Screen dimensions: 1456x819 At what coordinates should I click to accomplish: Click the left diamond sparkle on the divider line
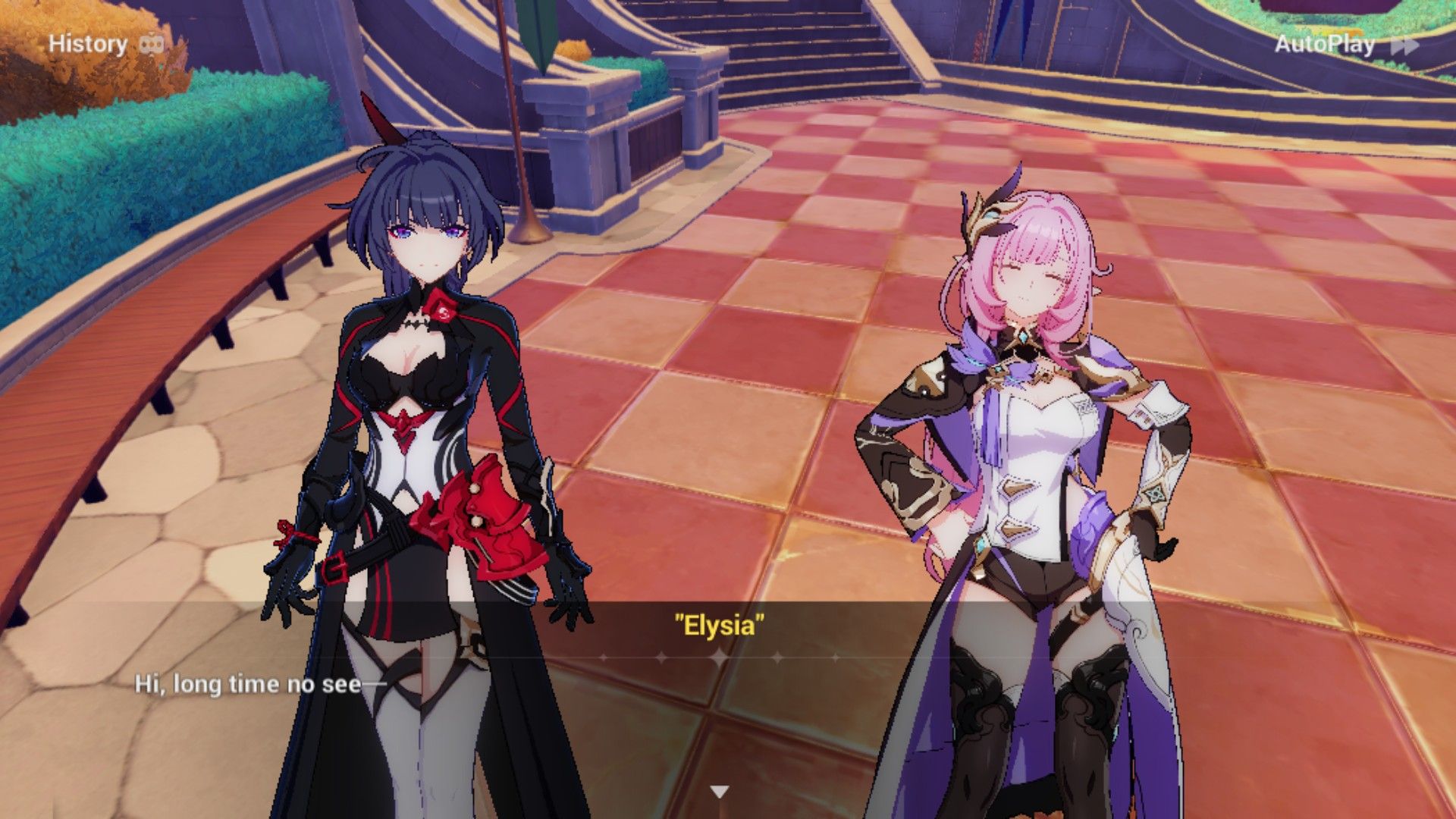tap(660, 657)
